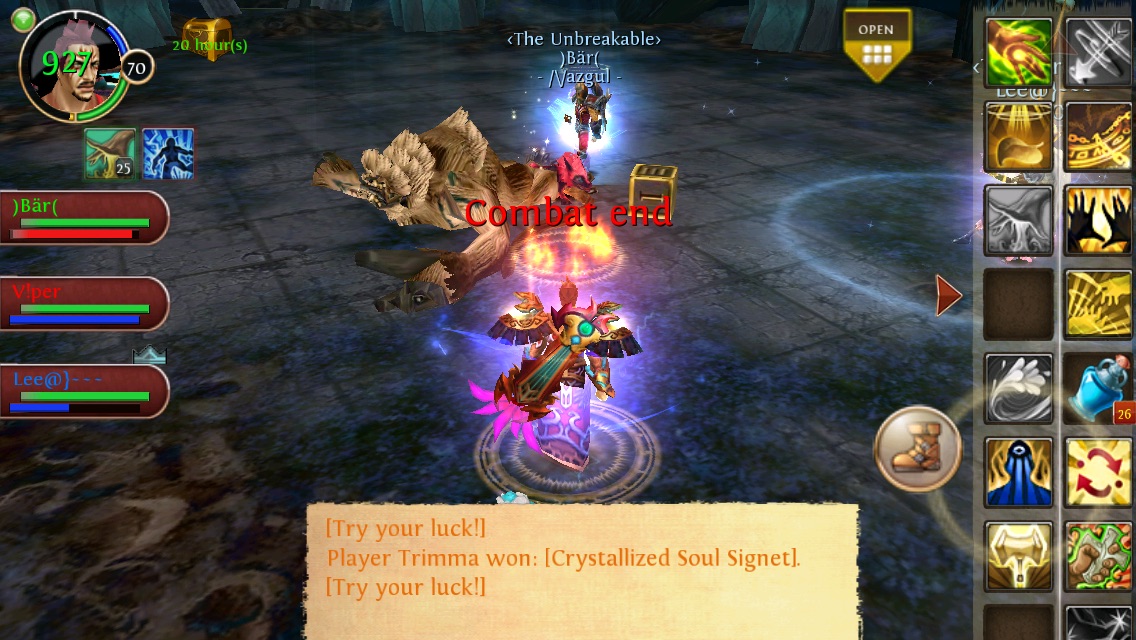Tap the round boot button
Screen dimensions: 1136x640
[x=917, y=449]
